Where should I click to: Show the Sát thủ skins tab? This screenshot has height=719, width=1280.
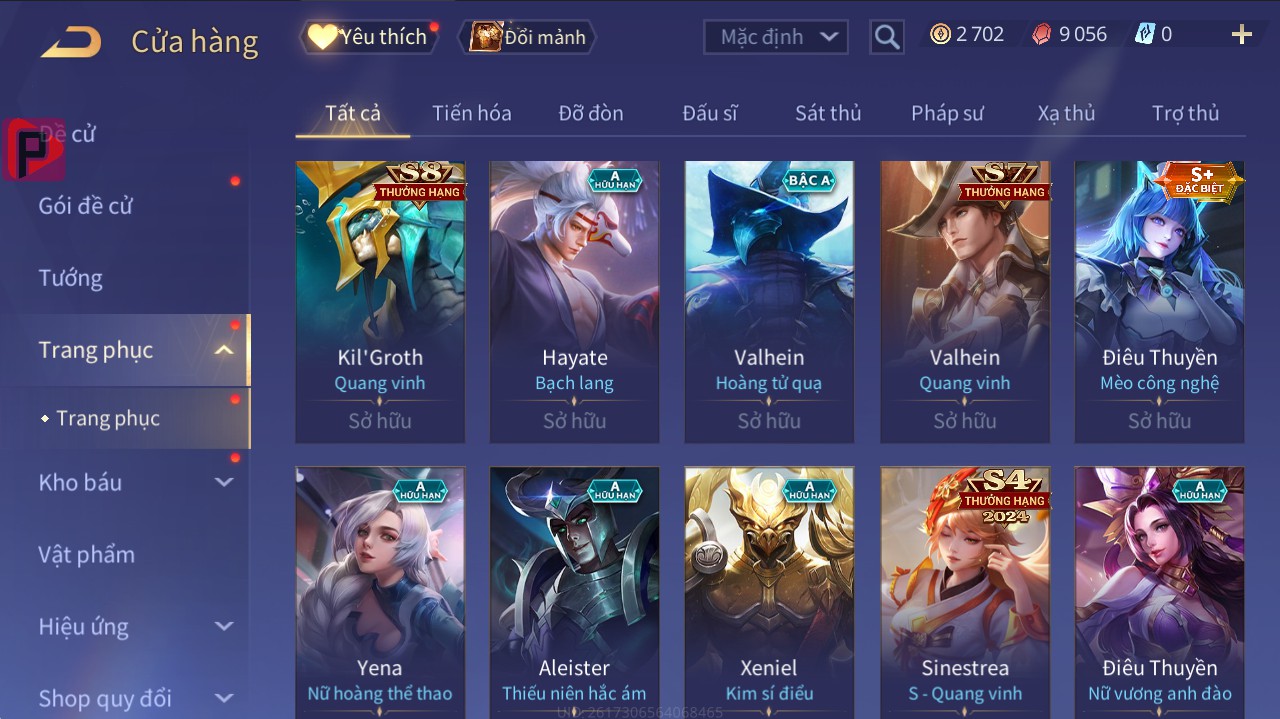coord(827,113)
